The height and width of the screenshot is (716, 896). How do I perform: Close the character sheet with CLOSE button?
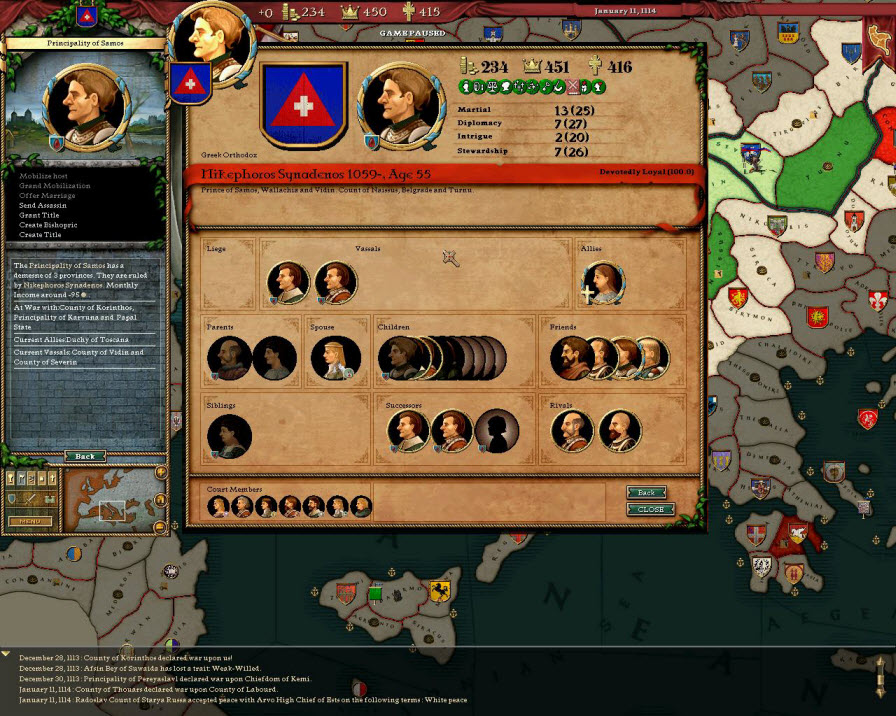pos(651,509)
